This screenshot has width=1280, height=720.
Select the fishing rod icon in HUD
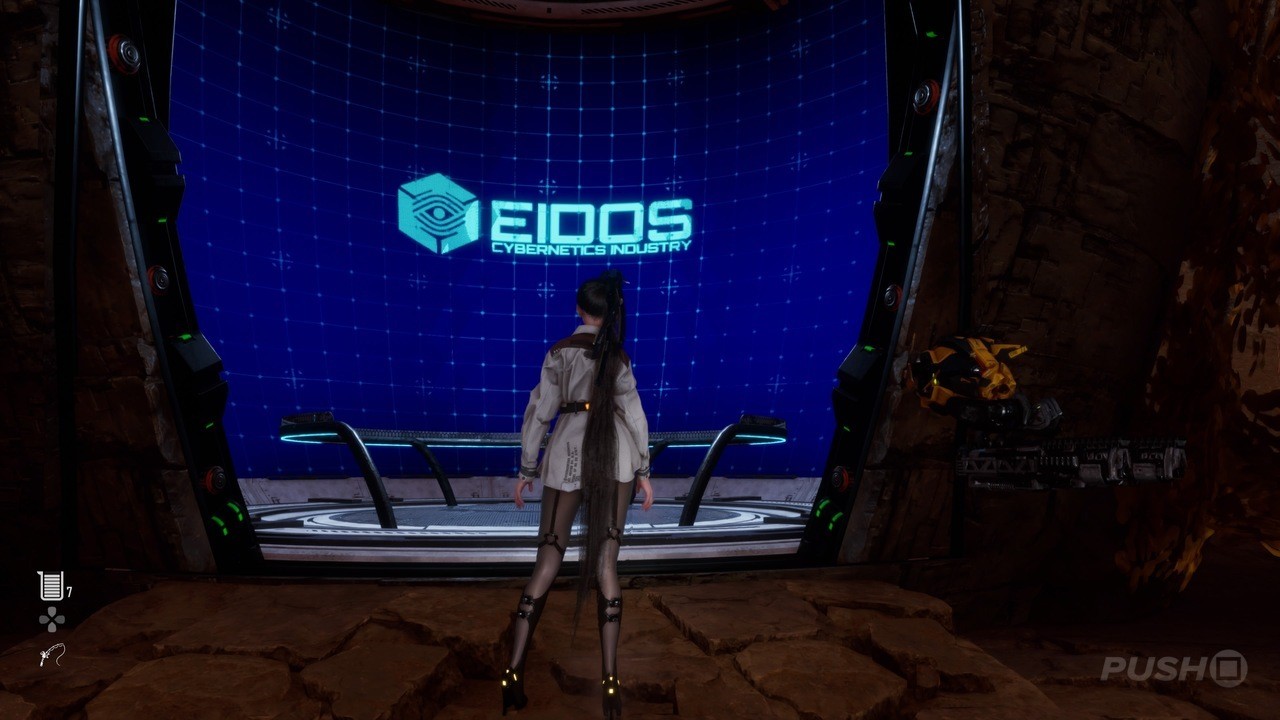pyautogui.click(x=50, y=656)
